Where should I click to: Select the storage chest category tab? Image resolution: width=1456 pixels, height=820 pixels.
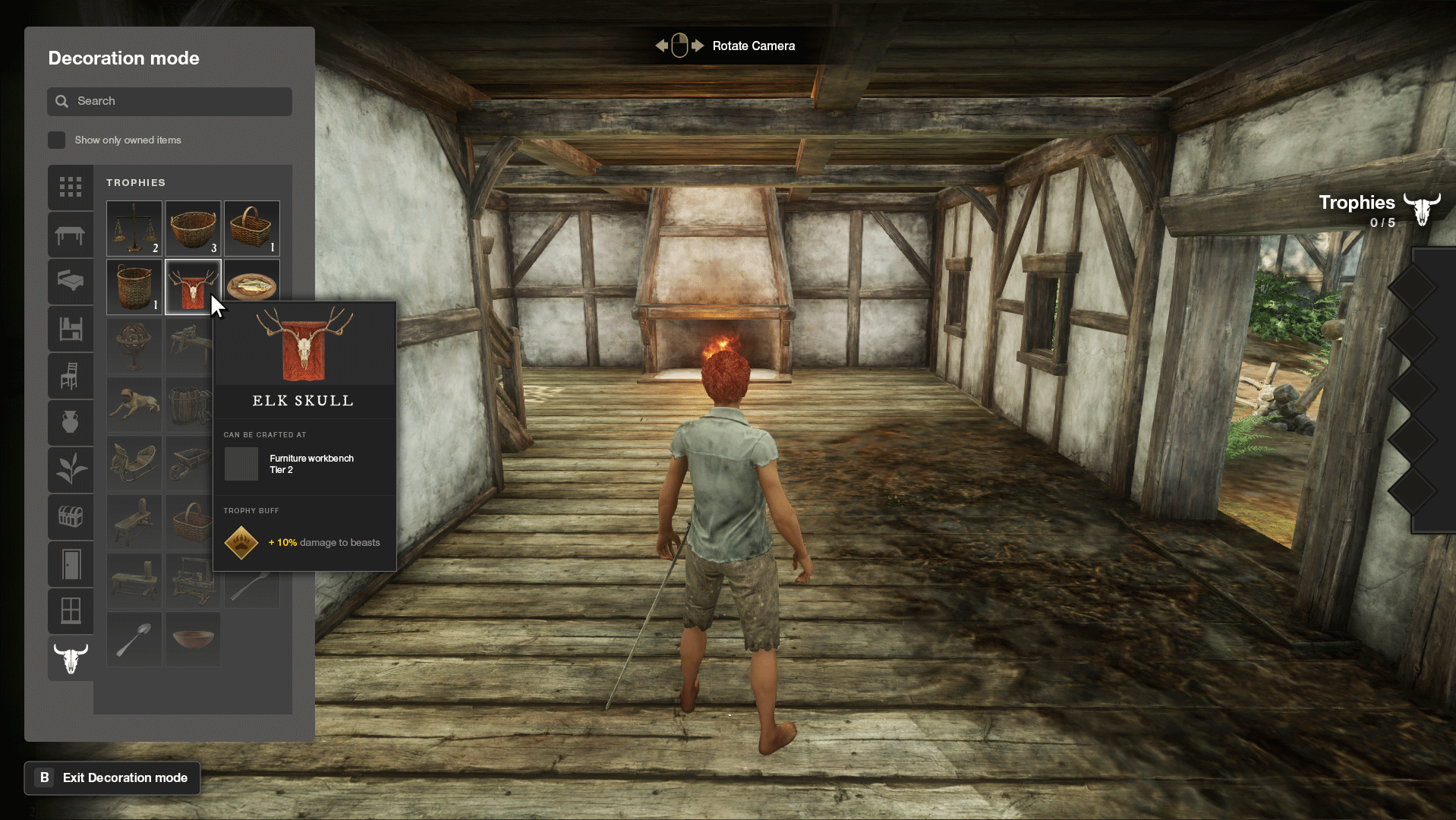coord(71,517)
